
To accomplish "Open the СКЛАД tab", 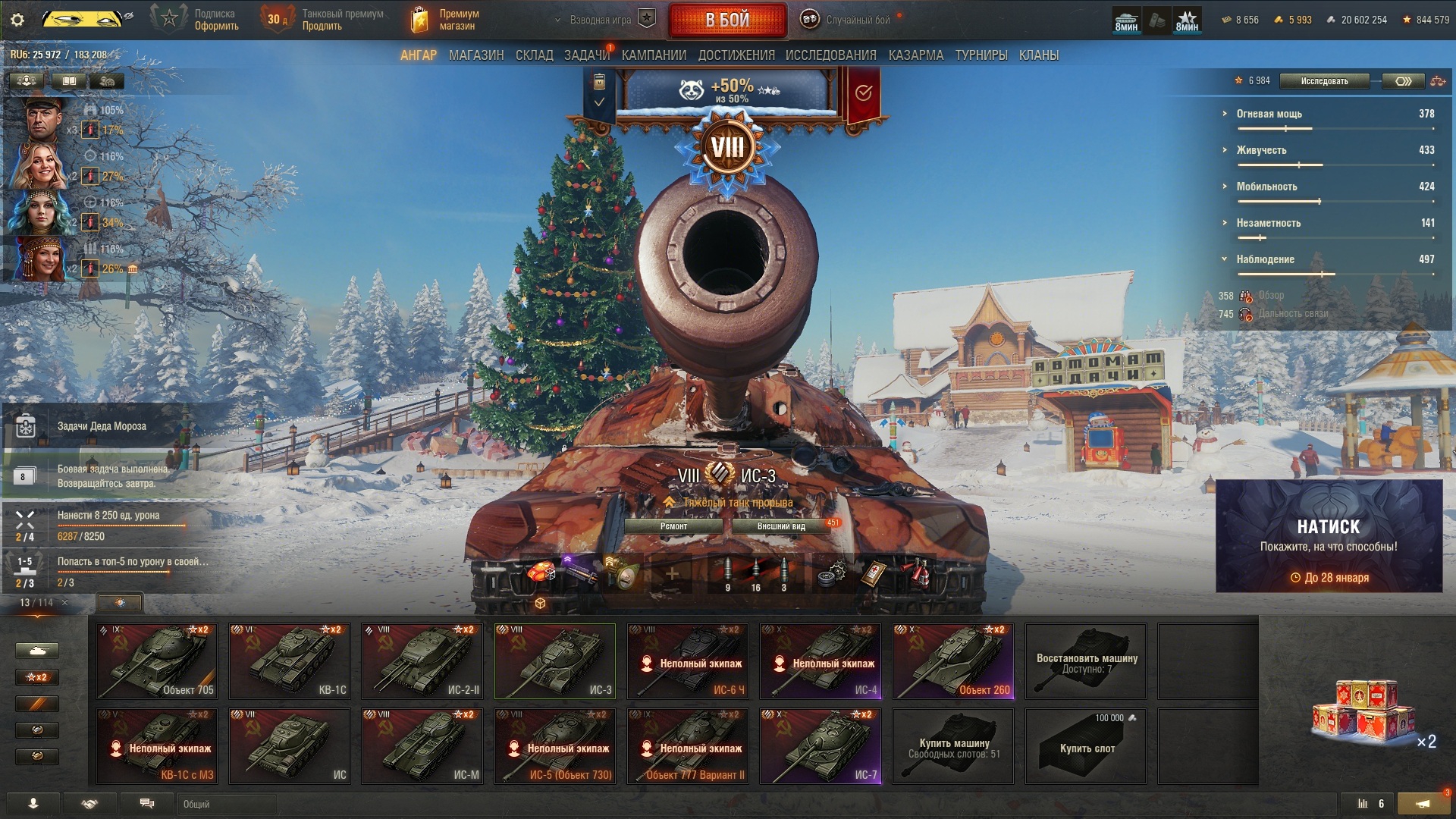I will point(534,55).
